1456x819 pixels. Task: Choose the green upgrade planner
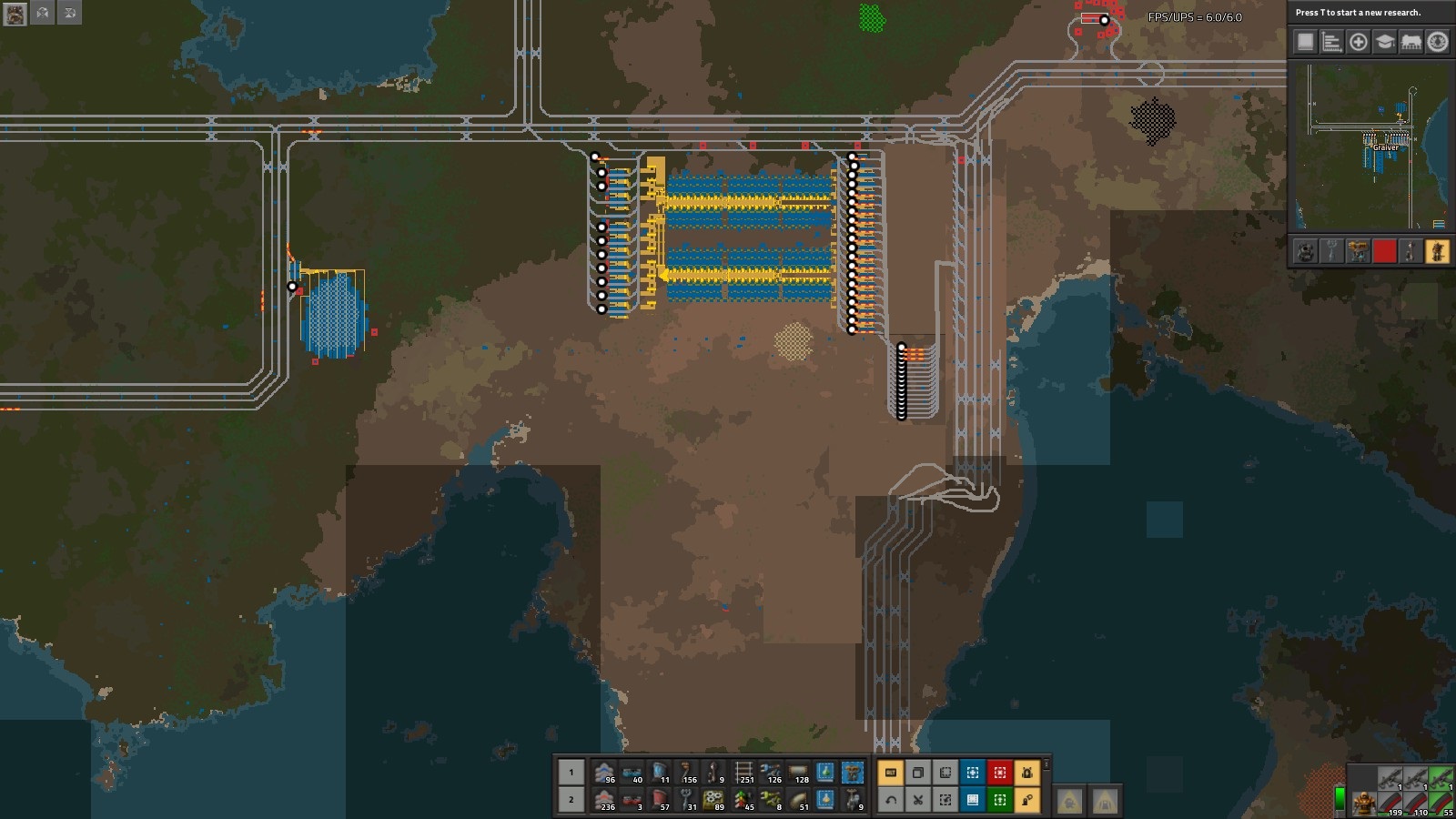click(x=1000, y=800)
